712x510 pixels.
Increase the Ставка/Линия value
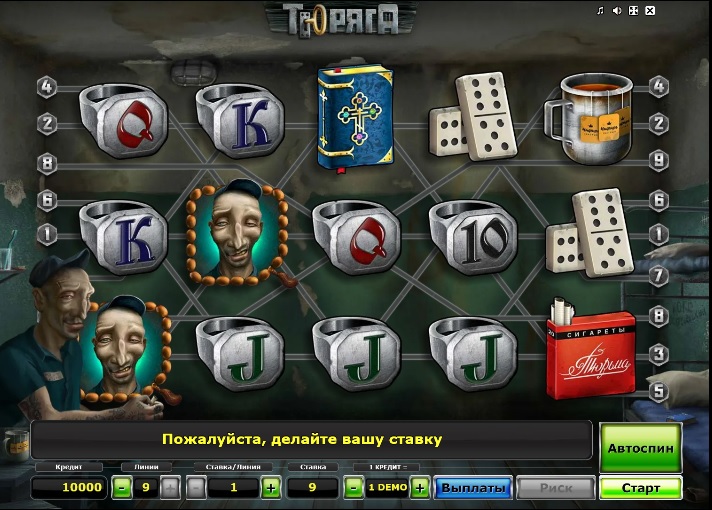tap(270, 488)
